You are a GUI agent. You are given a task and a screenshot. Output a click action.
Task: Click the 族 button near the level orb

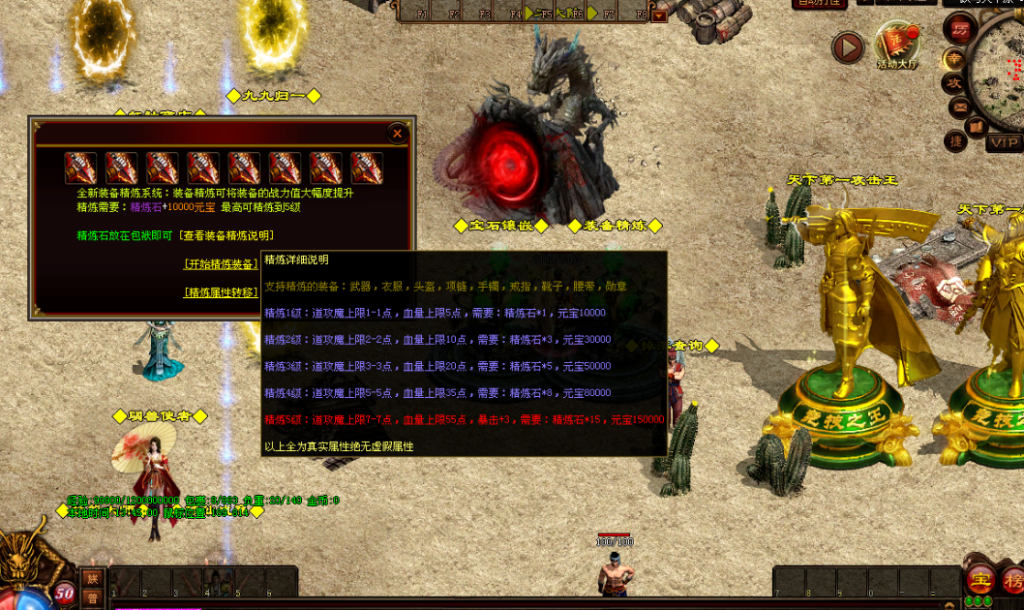pyautogui.click(x=92, y=578)
